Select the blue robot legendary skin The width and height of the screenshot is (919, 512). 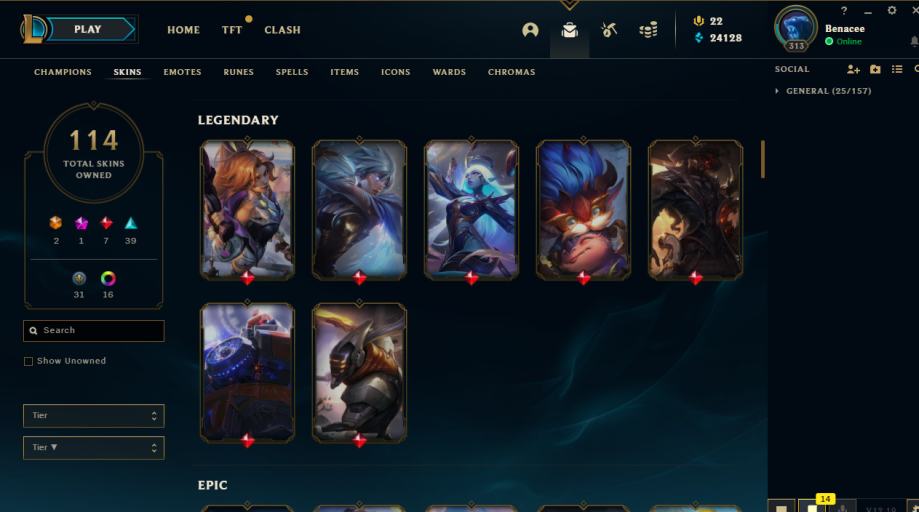(247, 371)
